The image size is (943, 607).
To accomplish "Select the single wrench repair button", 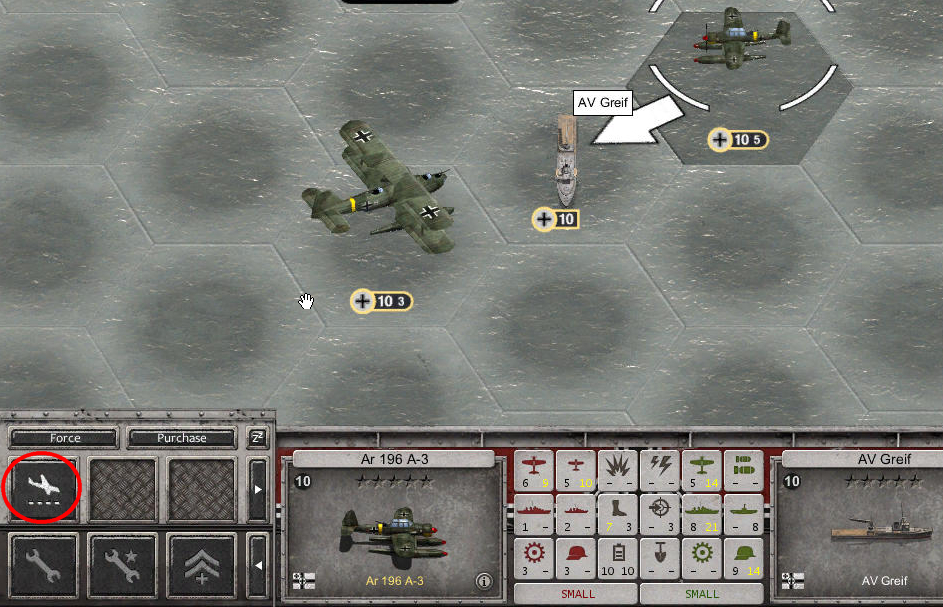I will (x=43, y=565).
